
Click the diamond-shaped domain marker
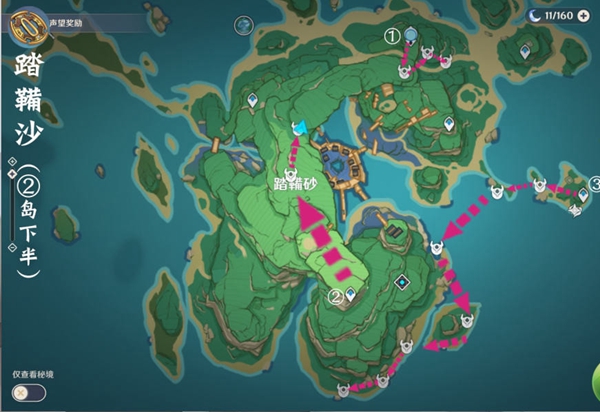(401, 282)
